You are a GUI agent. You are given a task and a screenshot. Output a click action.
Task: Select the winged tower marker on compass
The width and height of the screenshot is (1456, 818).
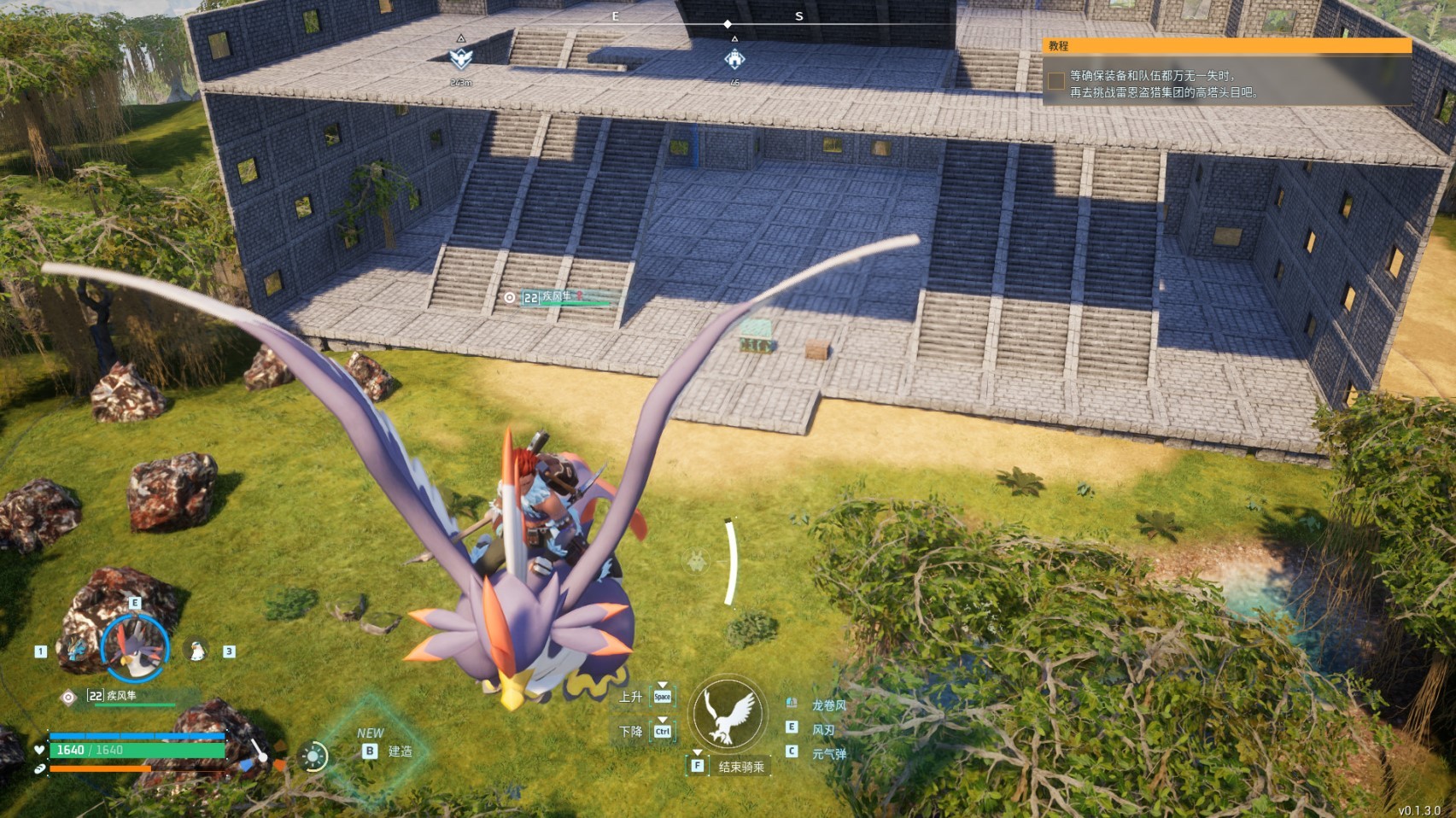pyautogui.click(x=461, y=59)
